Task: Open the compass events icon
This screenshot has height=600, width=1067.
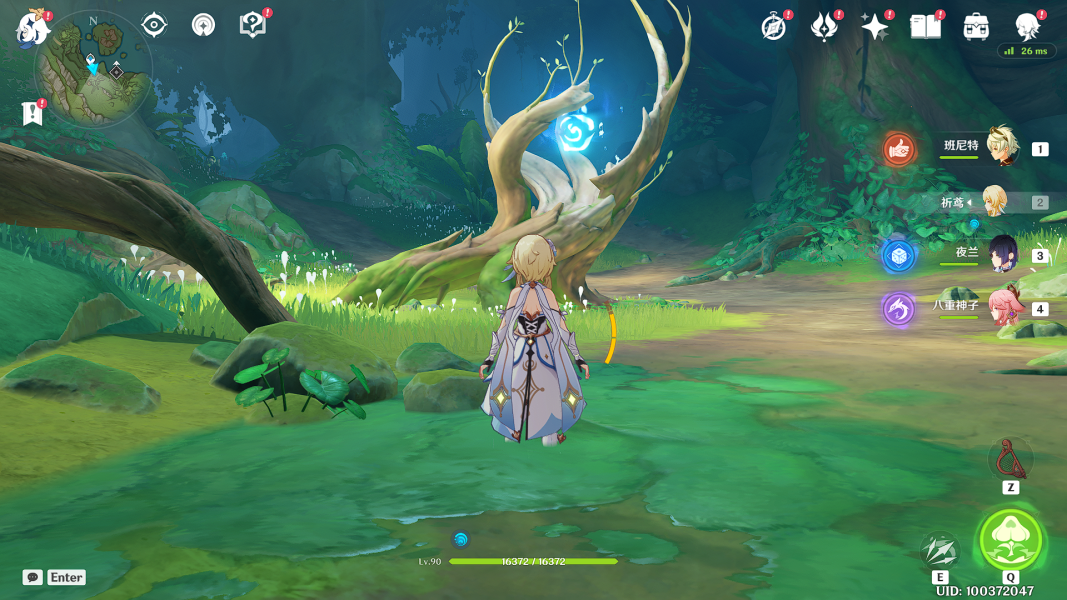Action: tap(773, 27)
